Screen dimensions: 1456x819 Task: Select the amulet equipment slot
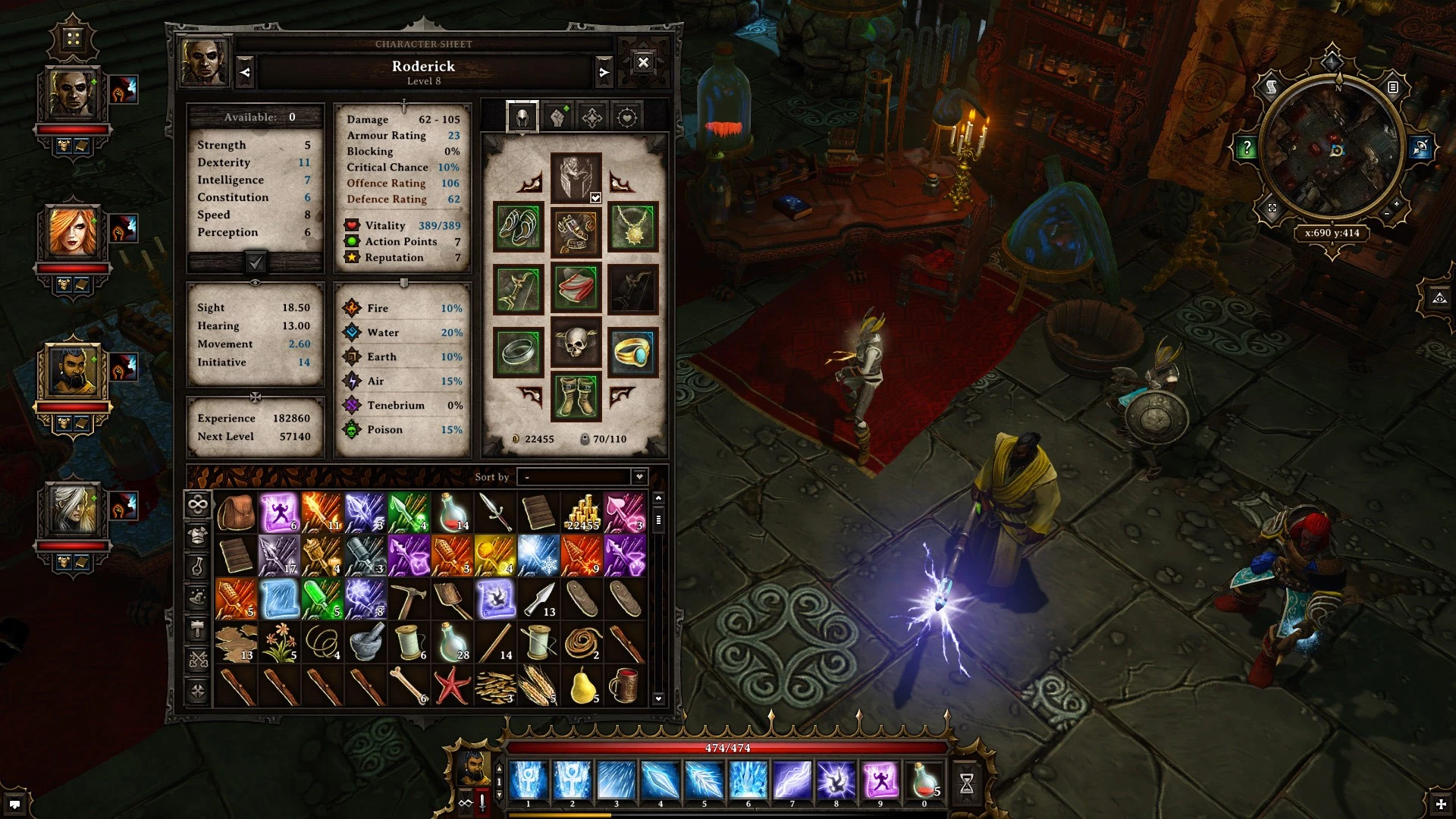pos(632,227)
